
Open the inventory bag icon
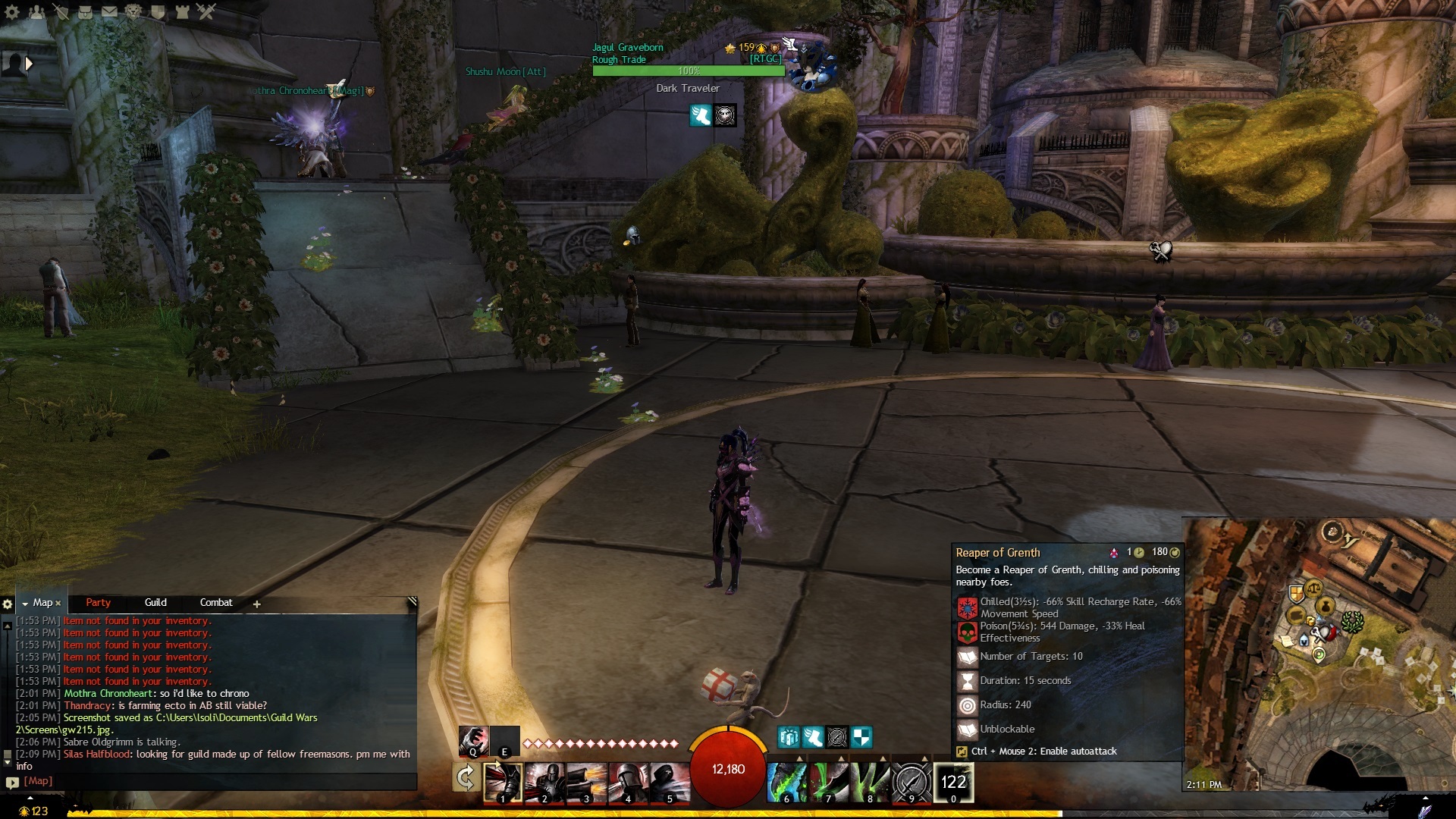pos(85,11)
